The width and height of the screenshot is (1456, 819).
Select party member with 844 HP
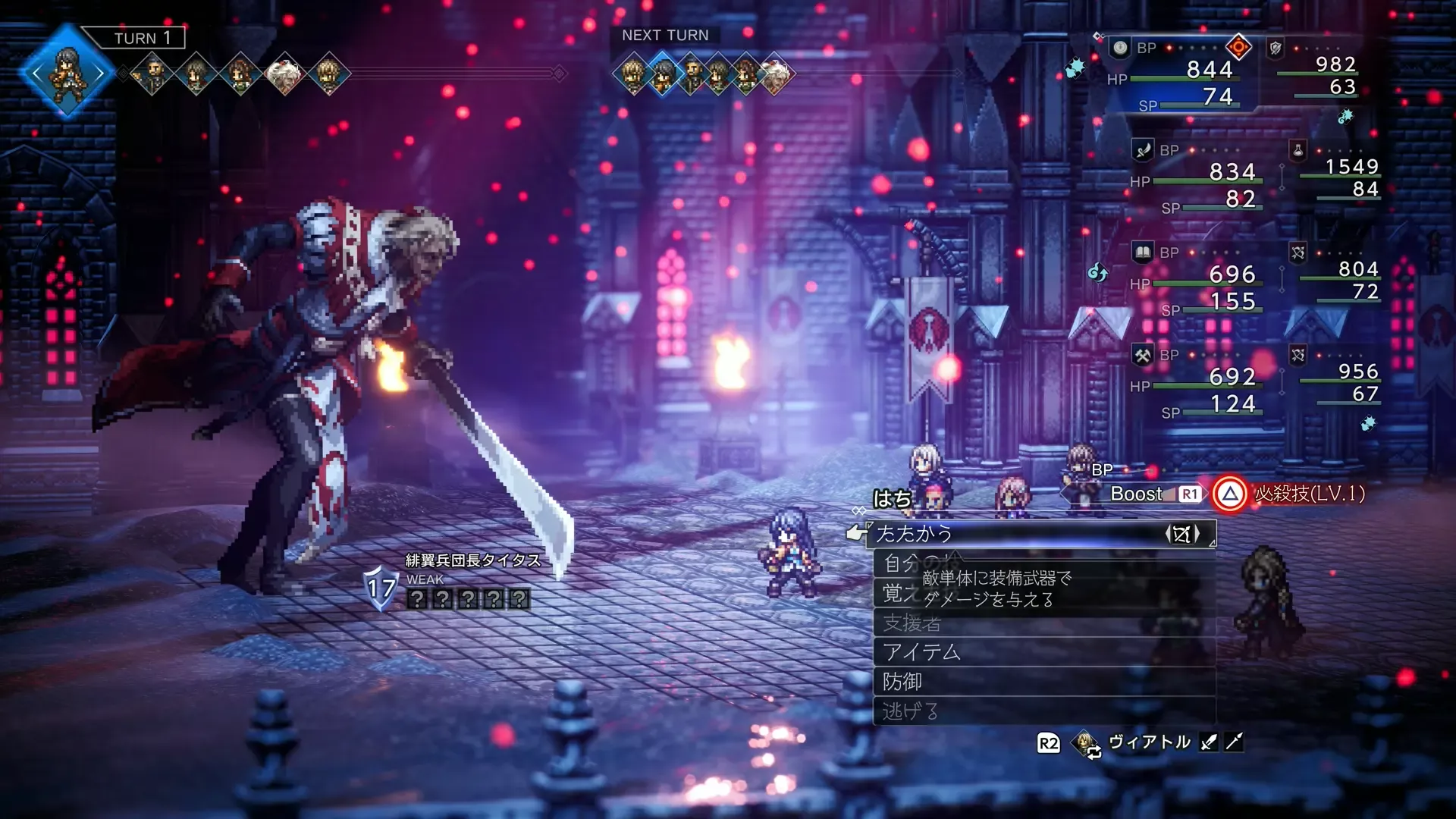(1209, 70)
